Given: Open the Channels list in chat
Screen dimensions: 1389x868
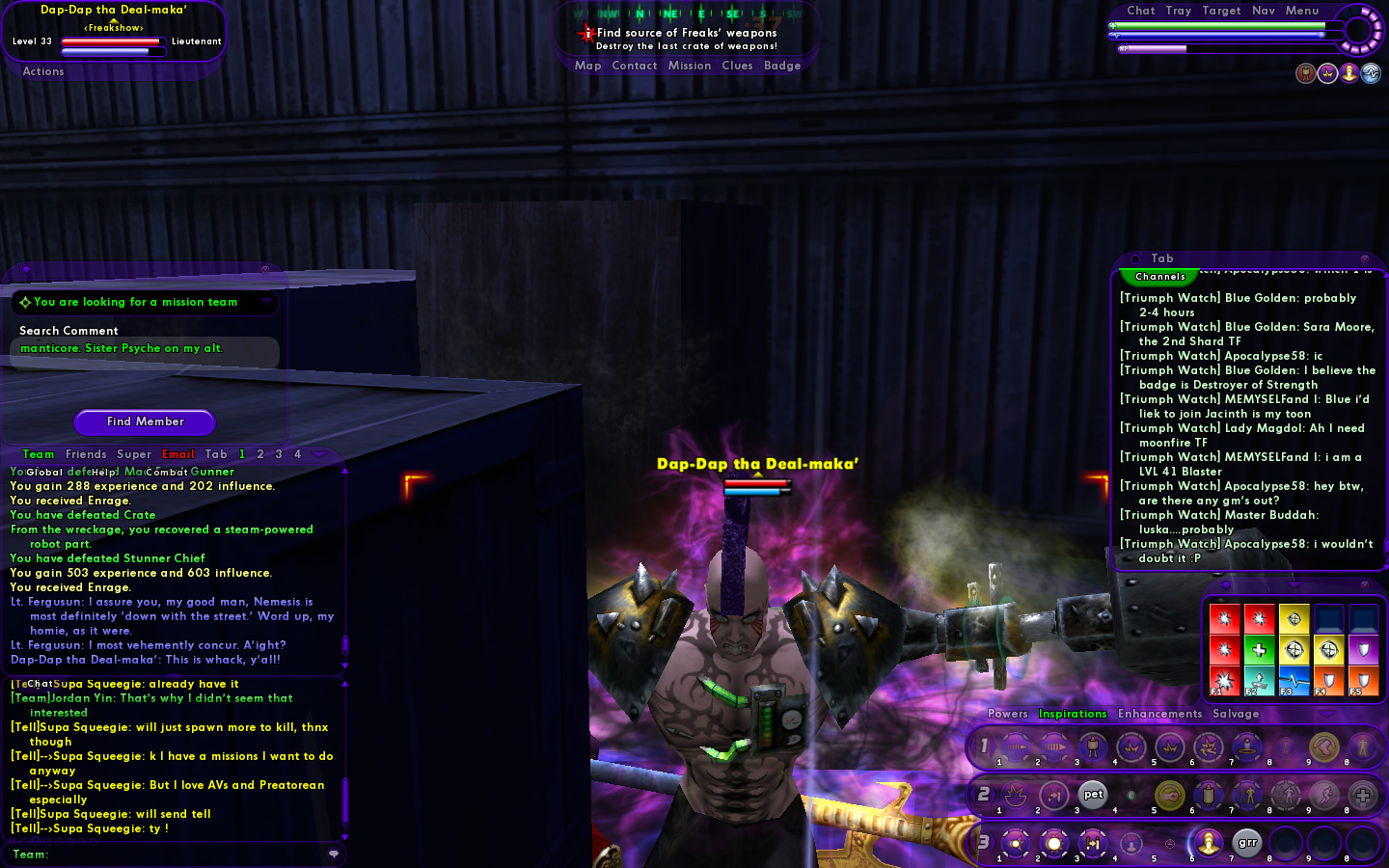Looking at the screenshot, I should click(1160, 277).
